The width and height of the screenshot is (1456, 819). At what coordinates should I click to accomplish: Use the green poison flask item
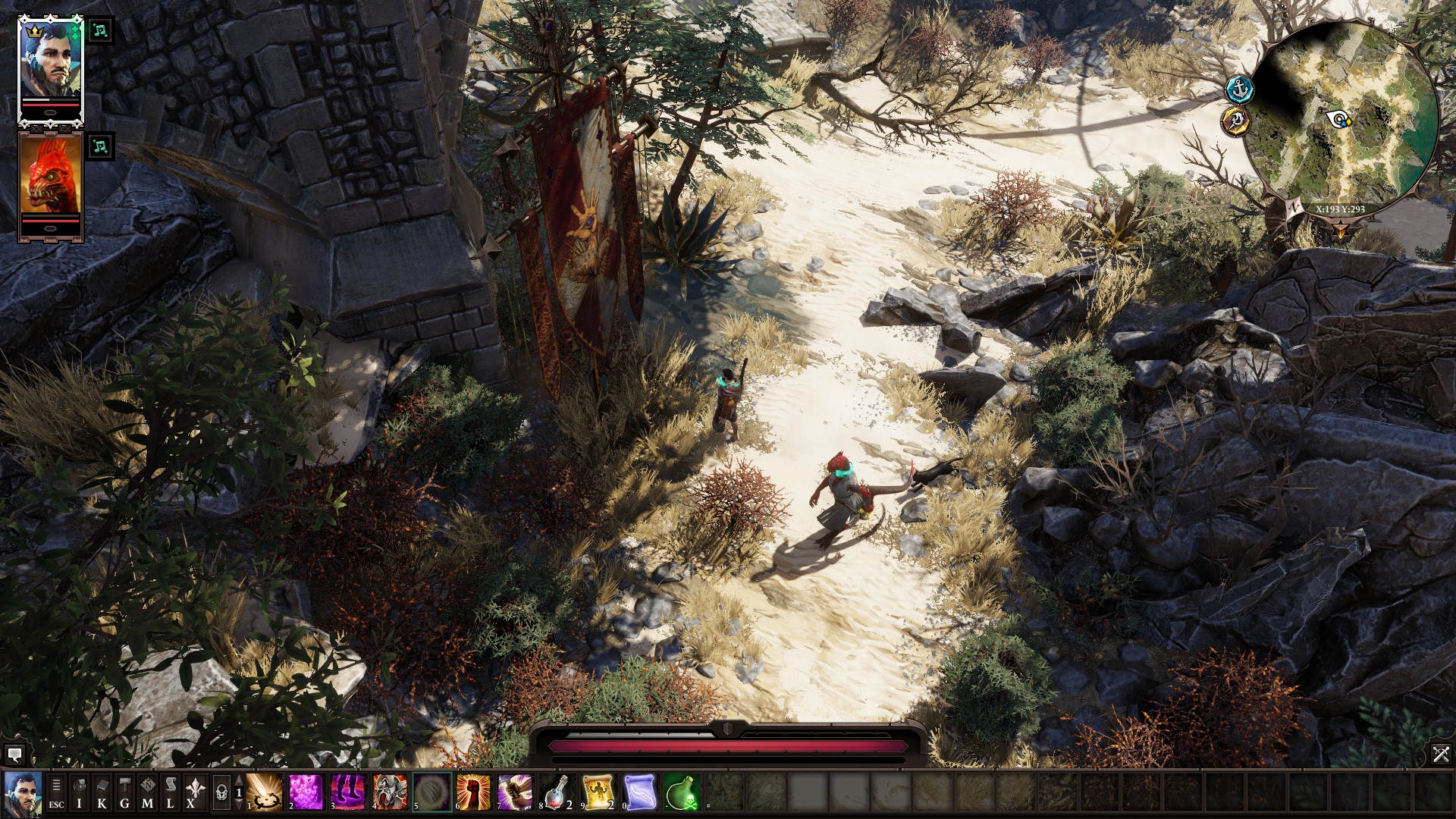pyautogui.click(x=682, y=793)
